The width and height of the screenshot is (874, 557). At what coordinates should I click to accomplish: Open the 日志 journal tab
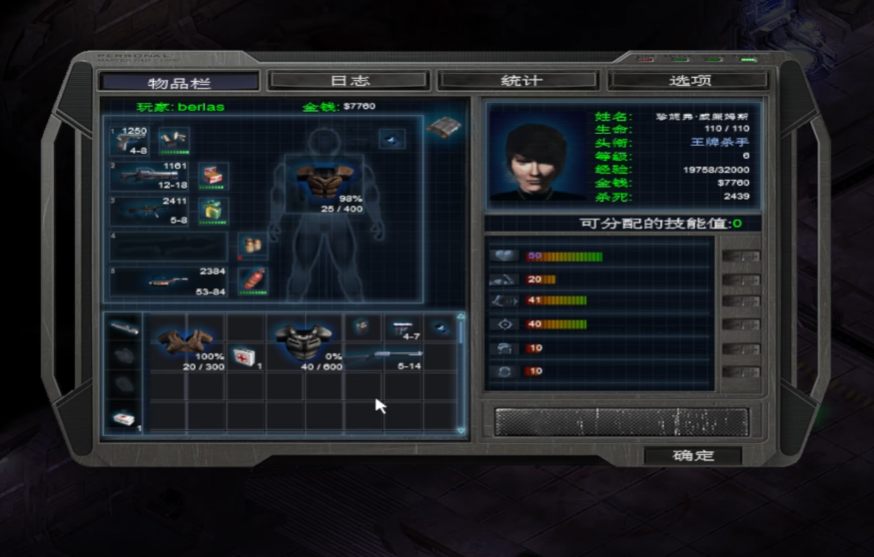click(349, 81)
